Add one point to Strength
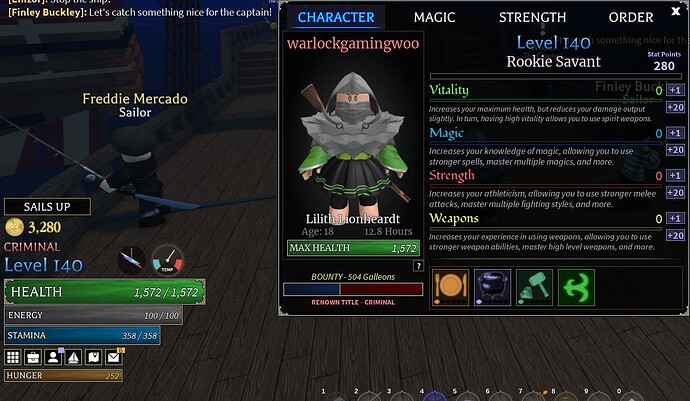 point(675,176)
